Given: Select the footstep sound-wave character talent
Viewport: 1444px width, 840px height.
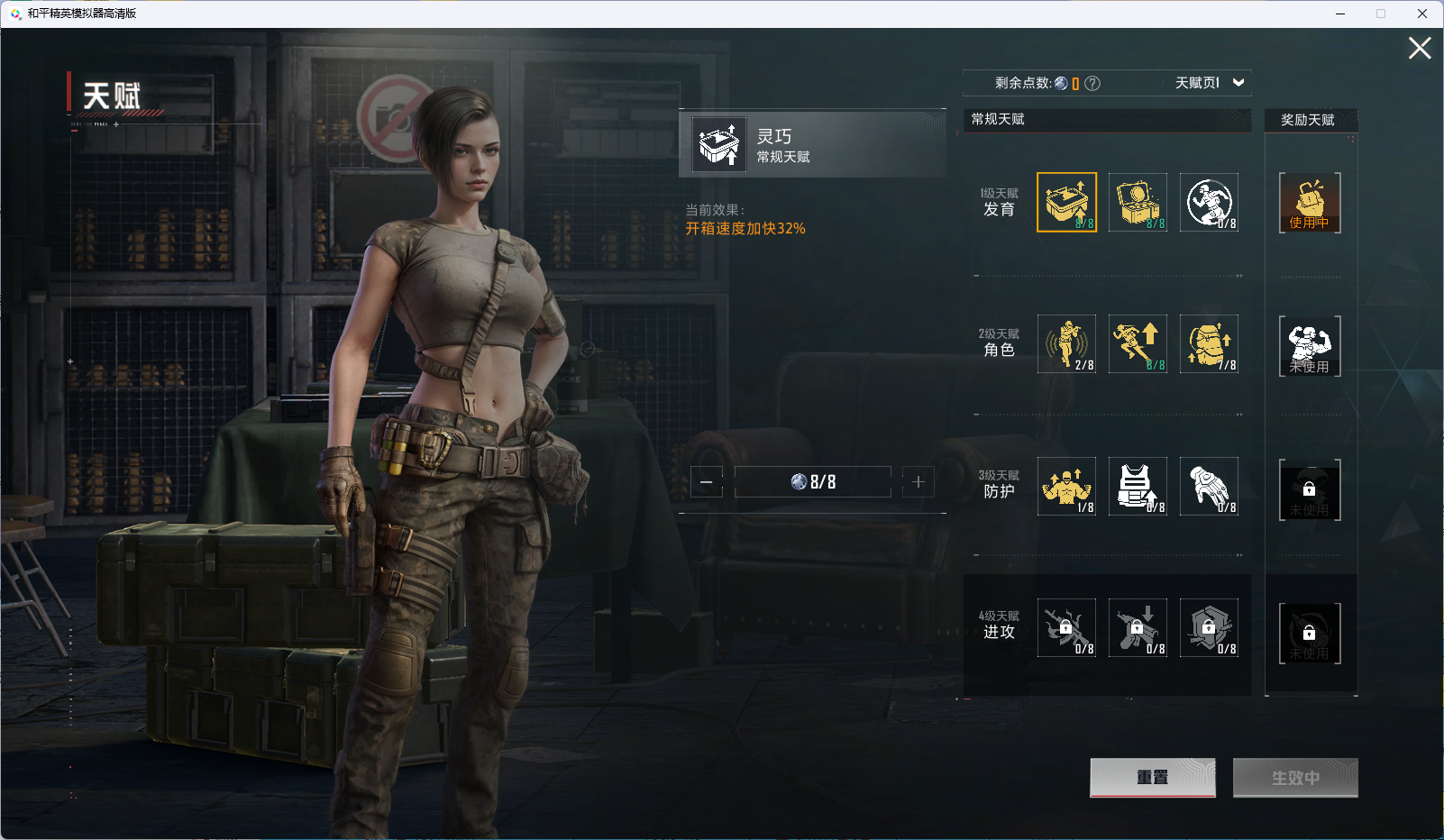Looking at the screenshot, I should (x=1066, y=343).
